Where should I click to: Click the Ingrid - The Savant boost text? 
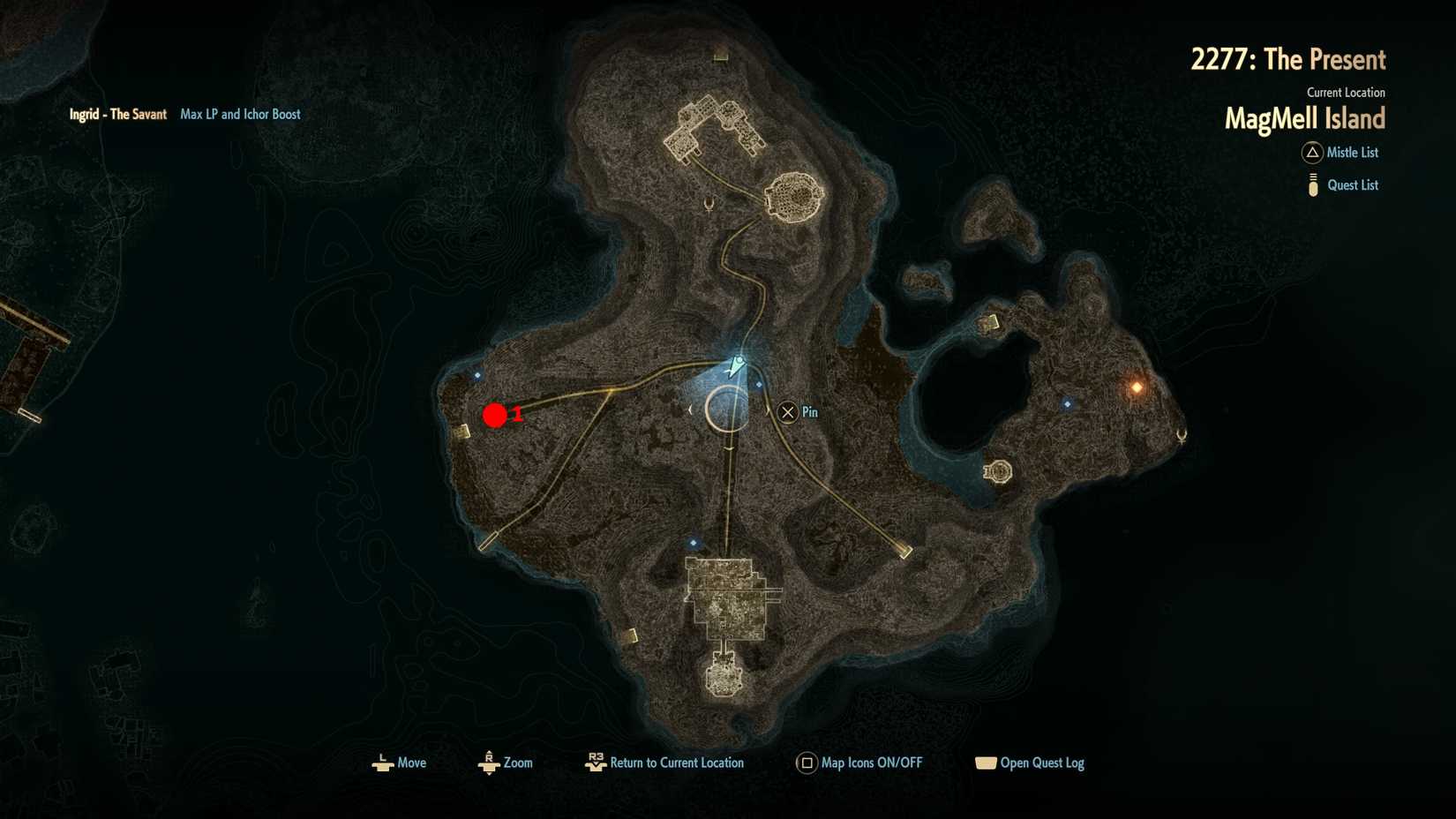pyautogui.click(x=118, y=114)
